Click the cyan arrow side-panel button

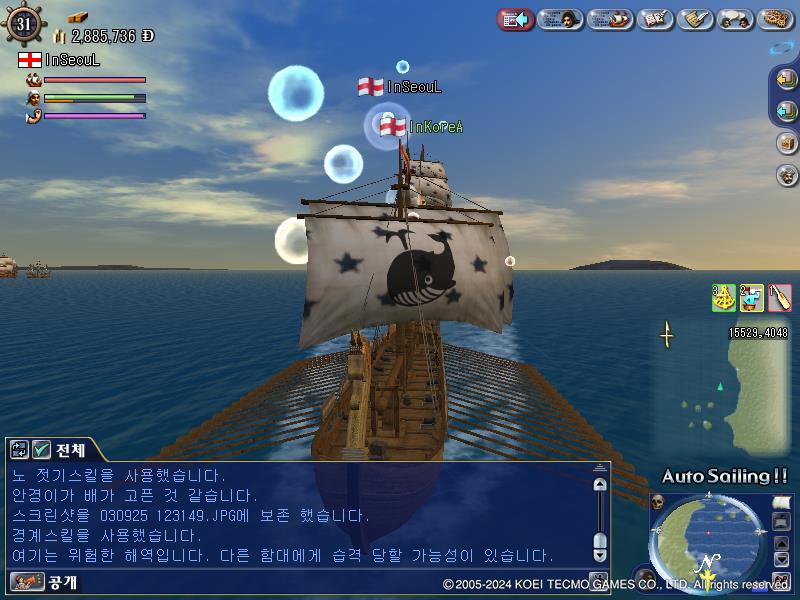click(x=786, y=110)
